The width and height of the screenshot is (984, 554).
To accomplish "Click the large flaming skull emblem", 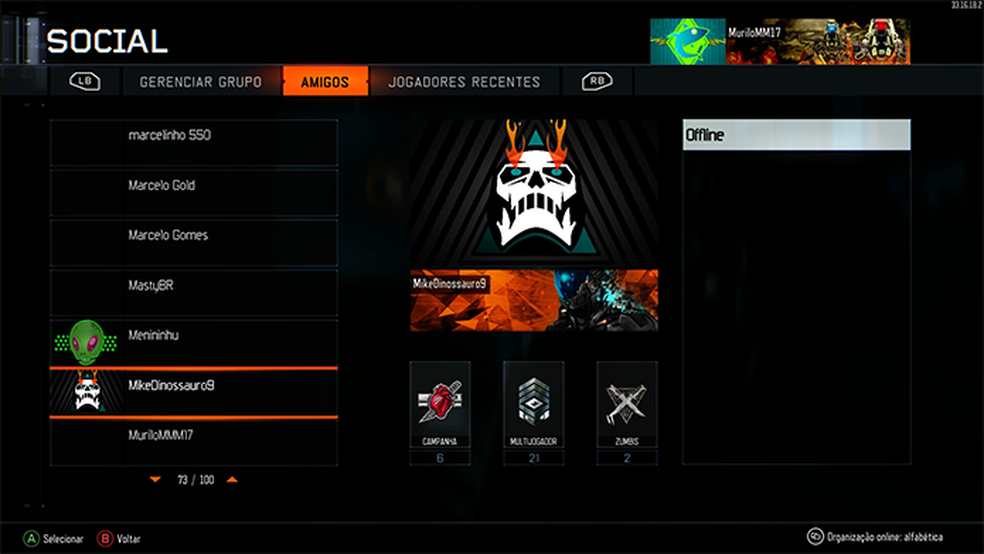I will pos(534,192).
